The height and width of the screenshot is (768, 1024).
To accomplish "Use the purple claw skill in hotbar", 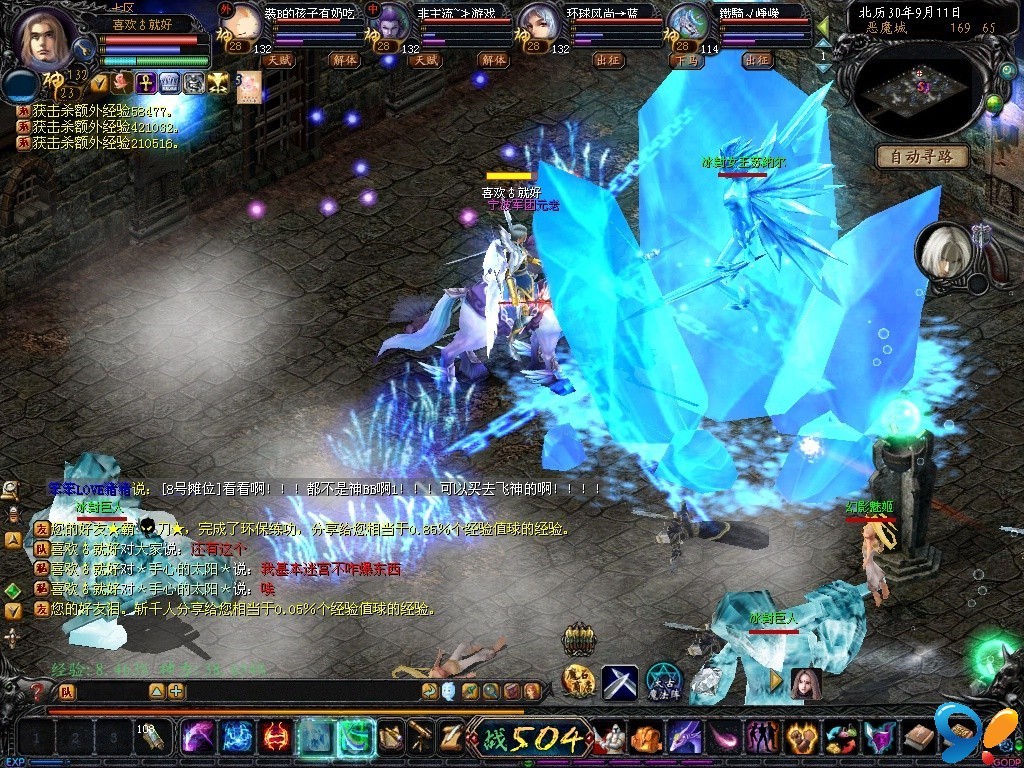I will coord(197,738).
